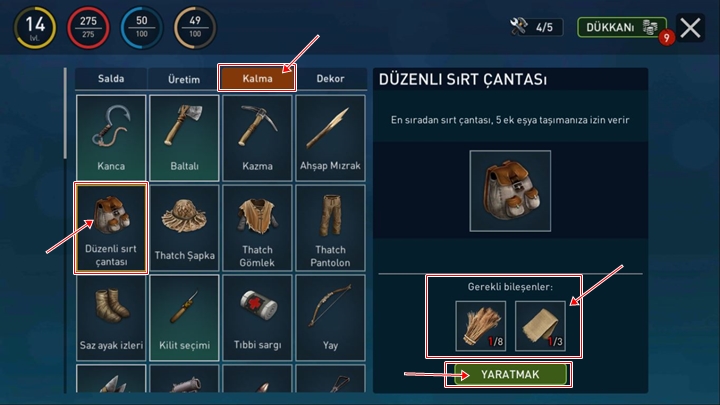
Task: Choose the Kilit seçimi lockpick recipe
Action: pos(184,316)
